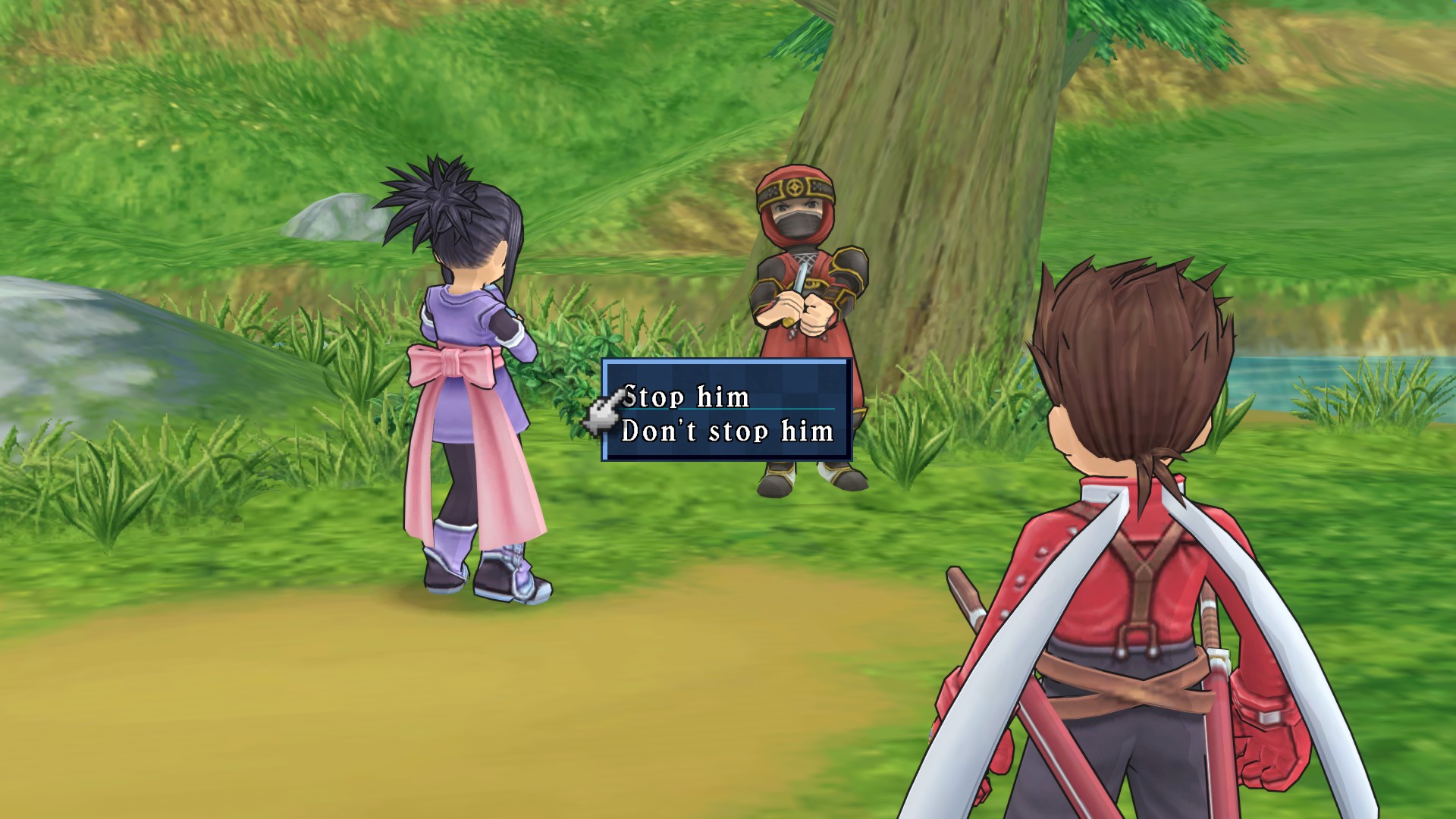The image size is (1456, 819).
Task: Choose the "Stop him" dialogue option
Action: pyautogui.click(x=686, y=397)
